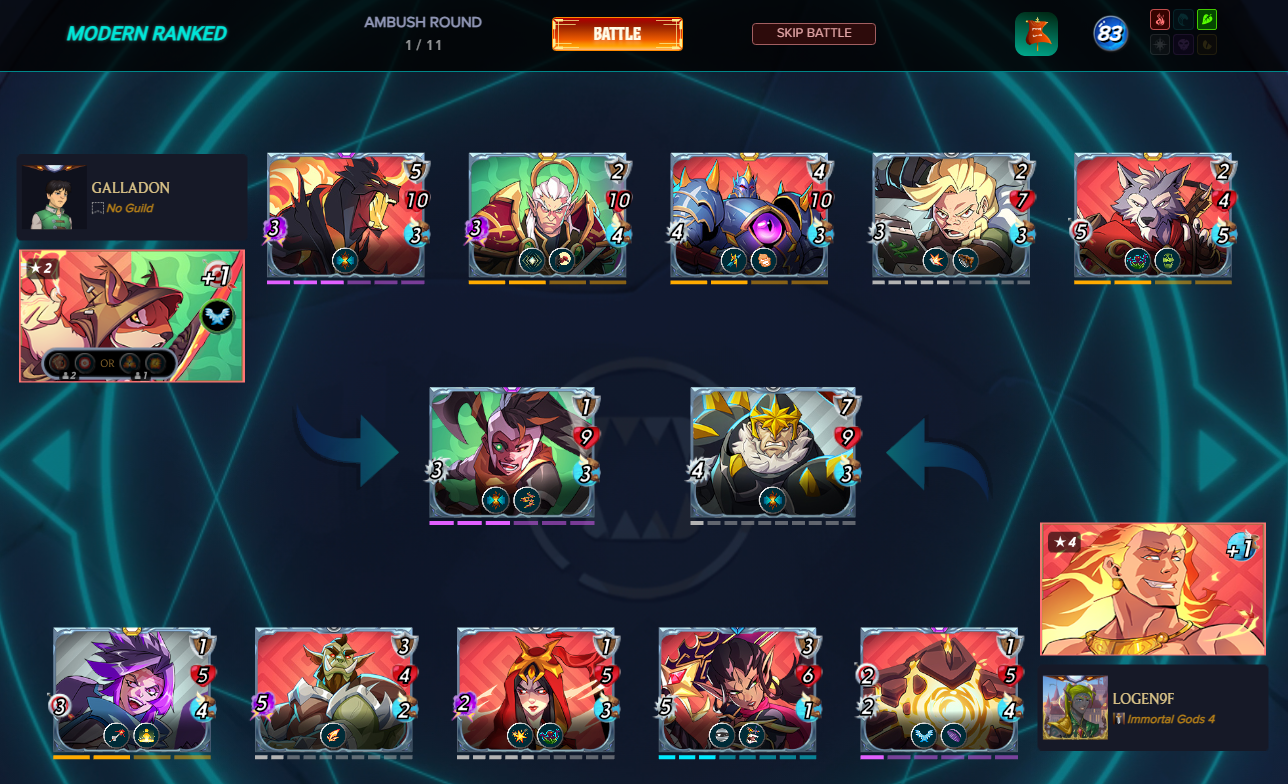Screen dimensions: 1288x784
Task: Choose the white-haired elf mage card
Action: point(548,215)
